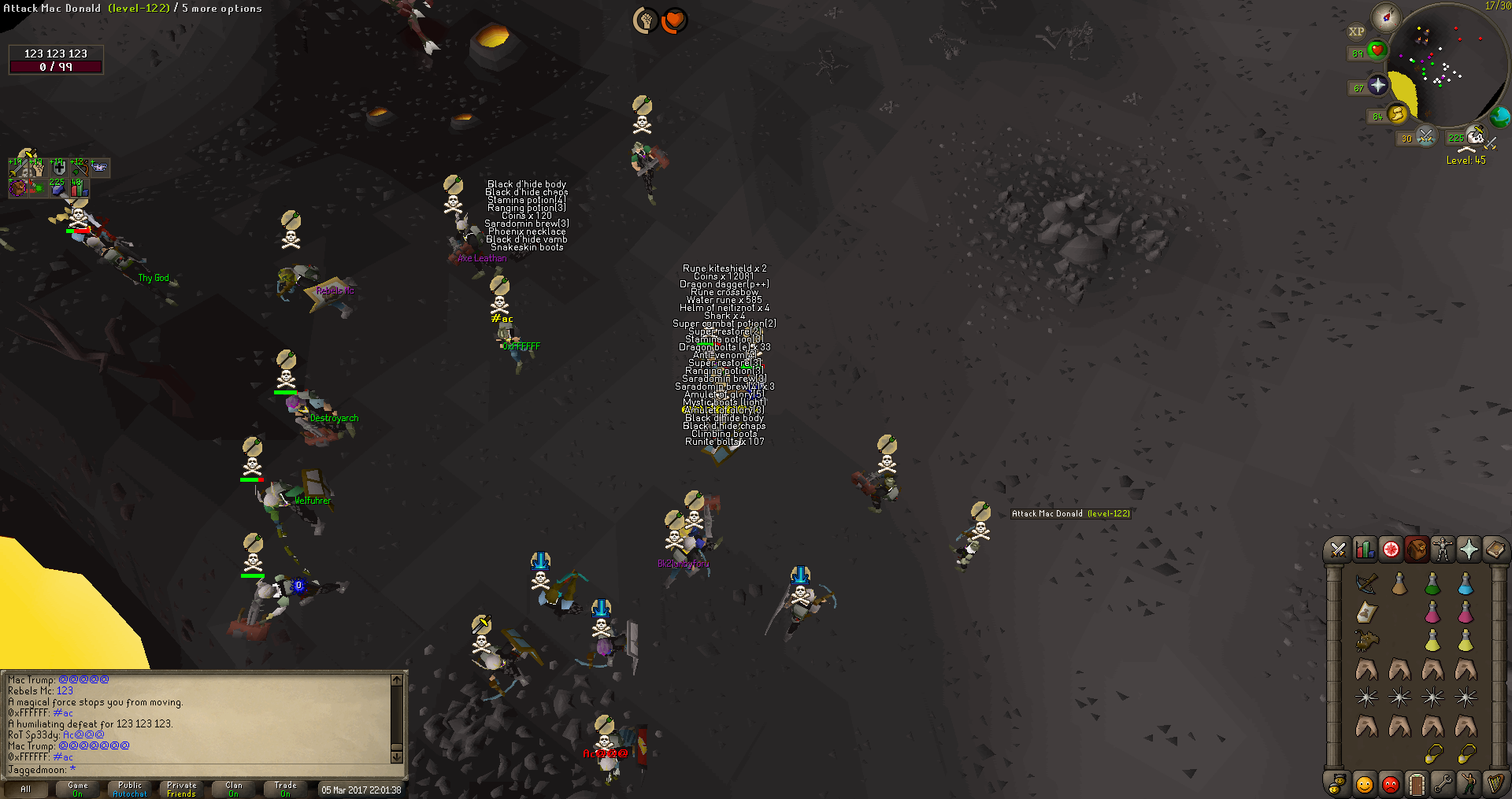Select the crossbow in the inventory
The image size is (1512, 799).
pos(1366,584)
